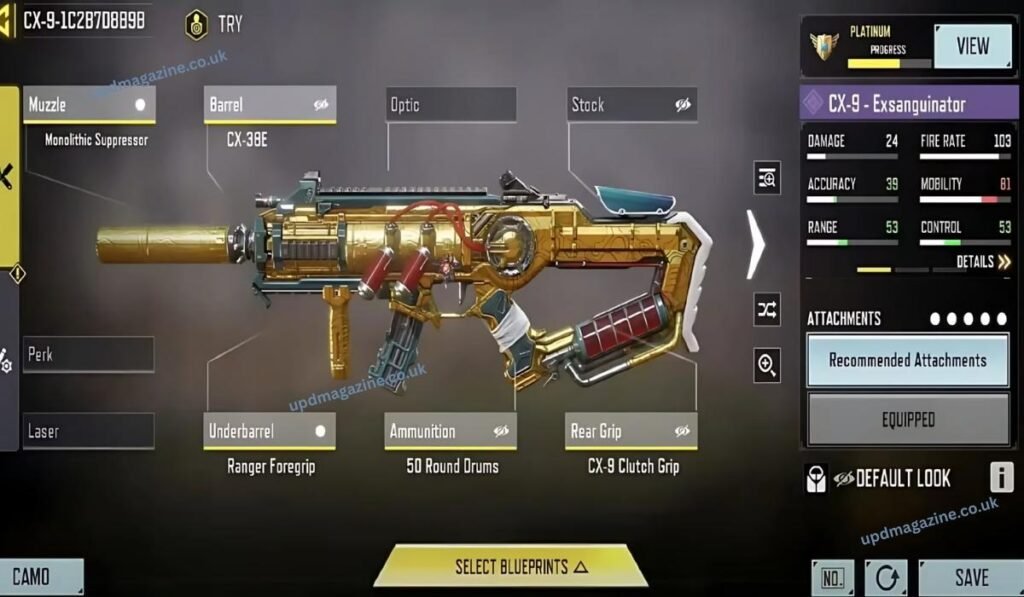Screen dimensions: 1024x597
Task: Open SELECT BLUEPRINTS panel
Action: [x=510, y=566]
